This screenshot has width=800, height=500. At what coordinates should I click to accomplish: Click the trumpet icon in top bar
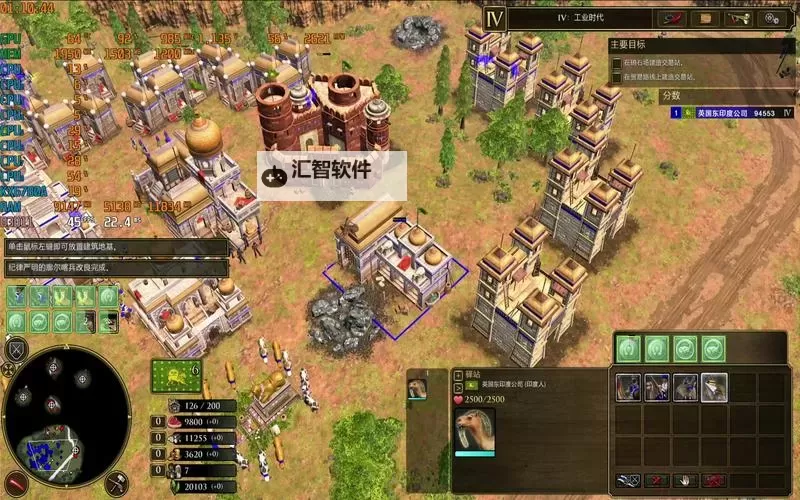click(738, 18)
